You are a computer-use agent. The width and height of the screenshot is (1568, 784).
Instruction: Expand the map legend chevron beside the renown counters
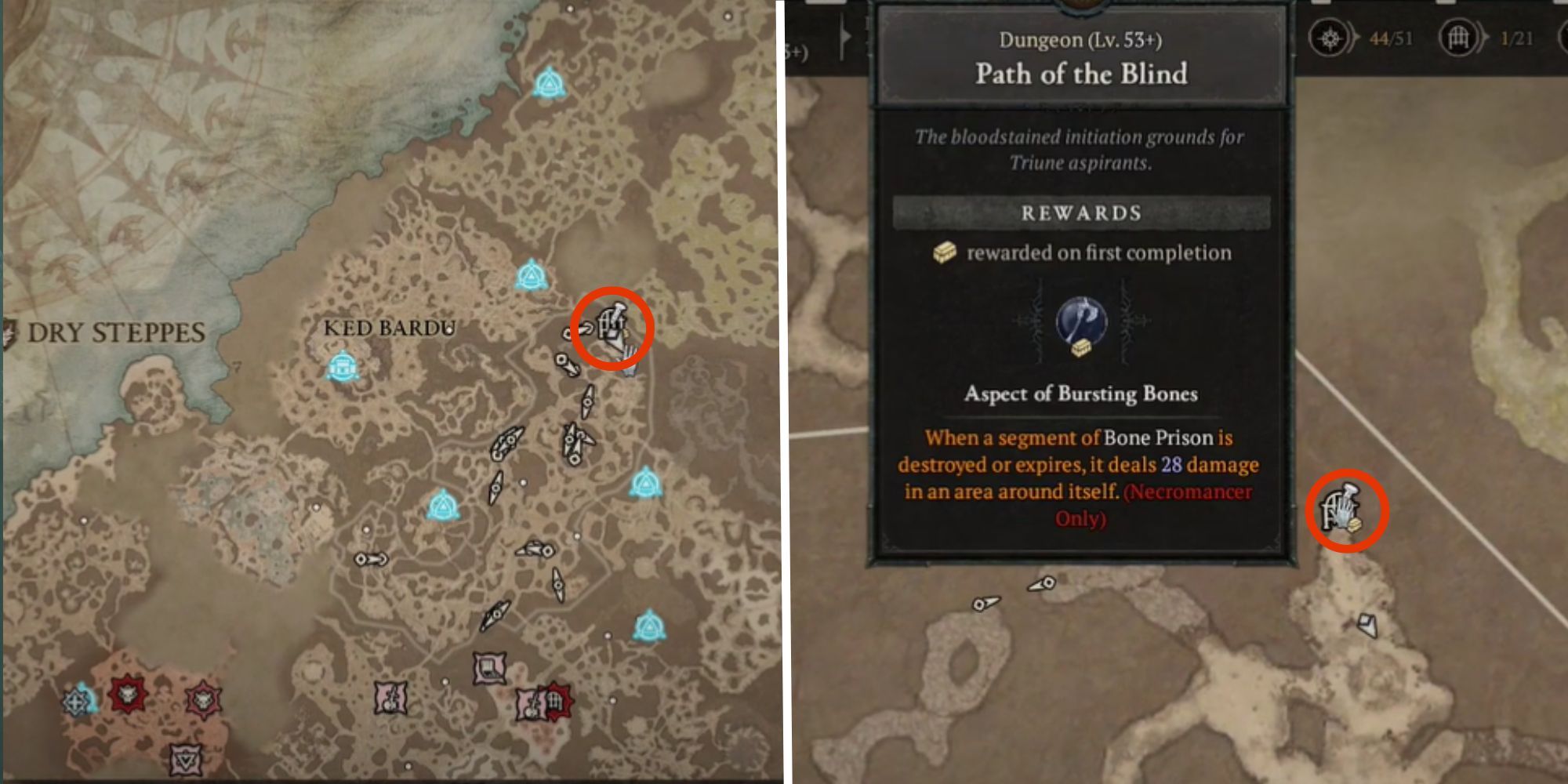click(845, 35)
